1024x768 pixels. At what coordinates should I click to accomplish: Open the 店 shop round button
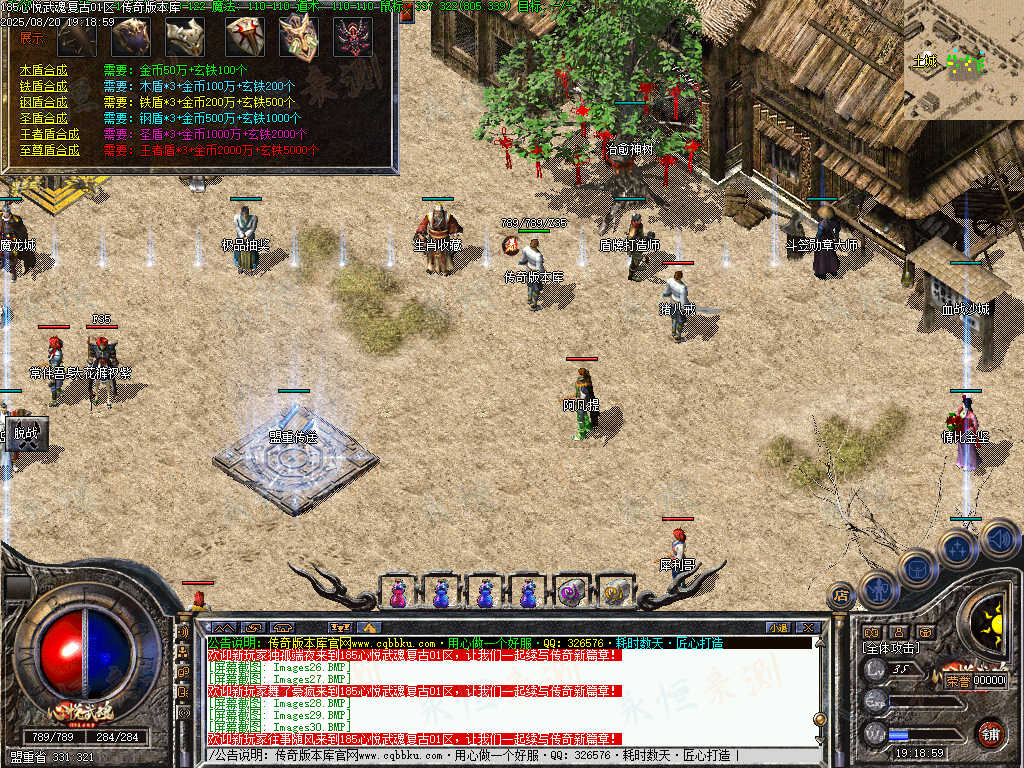(x=841, y=596)
